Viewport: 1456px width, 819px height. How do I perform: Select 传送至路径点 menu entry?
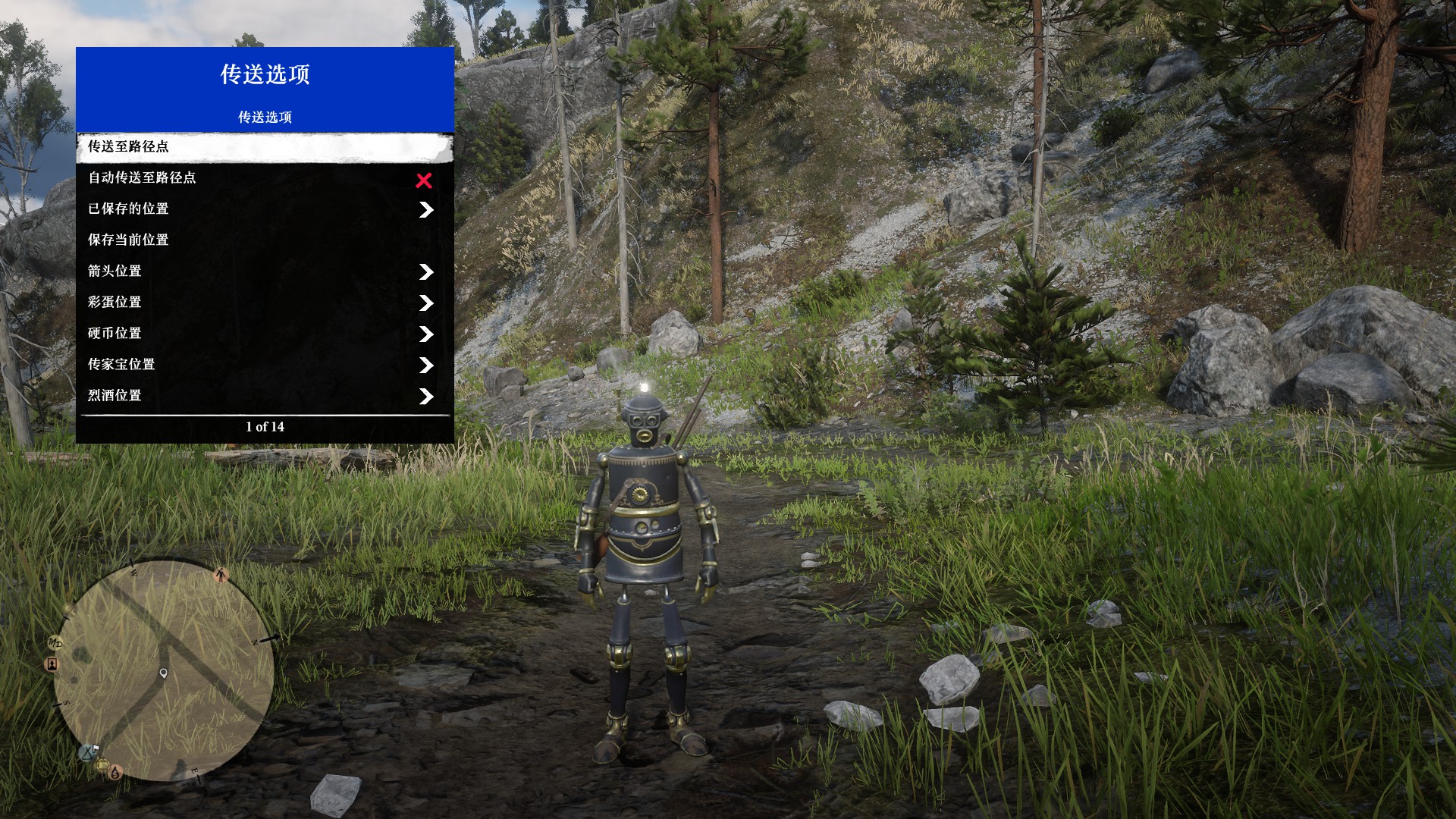[x=265, y=146]
